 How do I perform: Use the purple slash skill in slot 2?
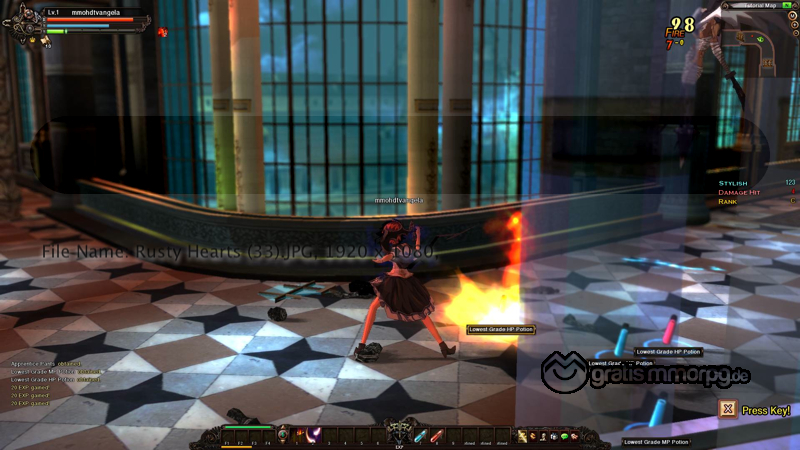point(313,434)
